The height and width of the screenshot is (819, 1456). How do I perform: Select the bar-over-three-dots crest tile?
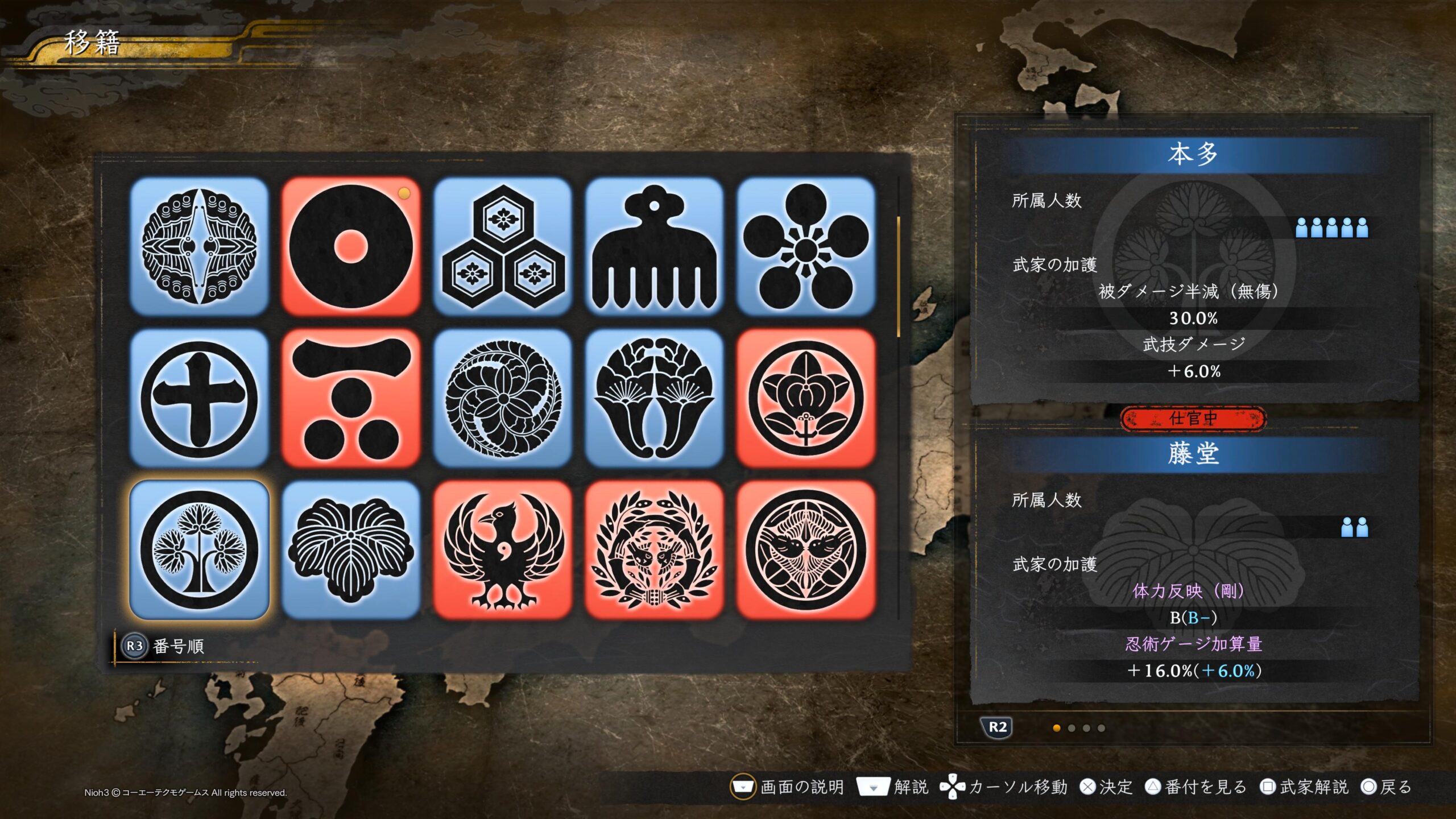coord(351,398)
